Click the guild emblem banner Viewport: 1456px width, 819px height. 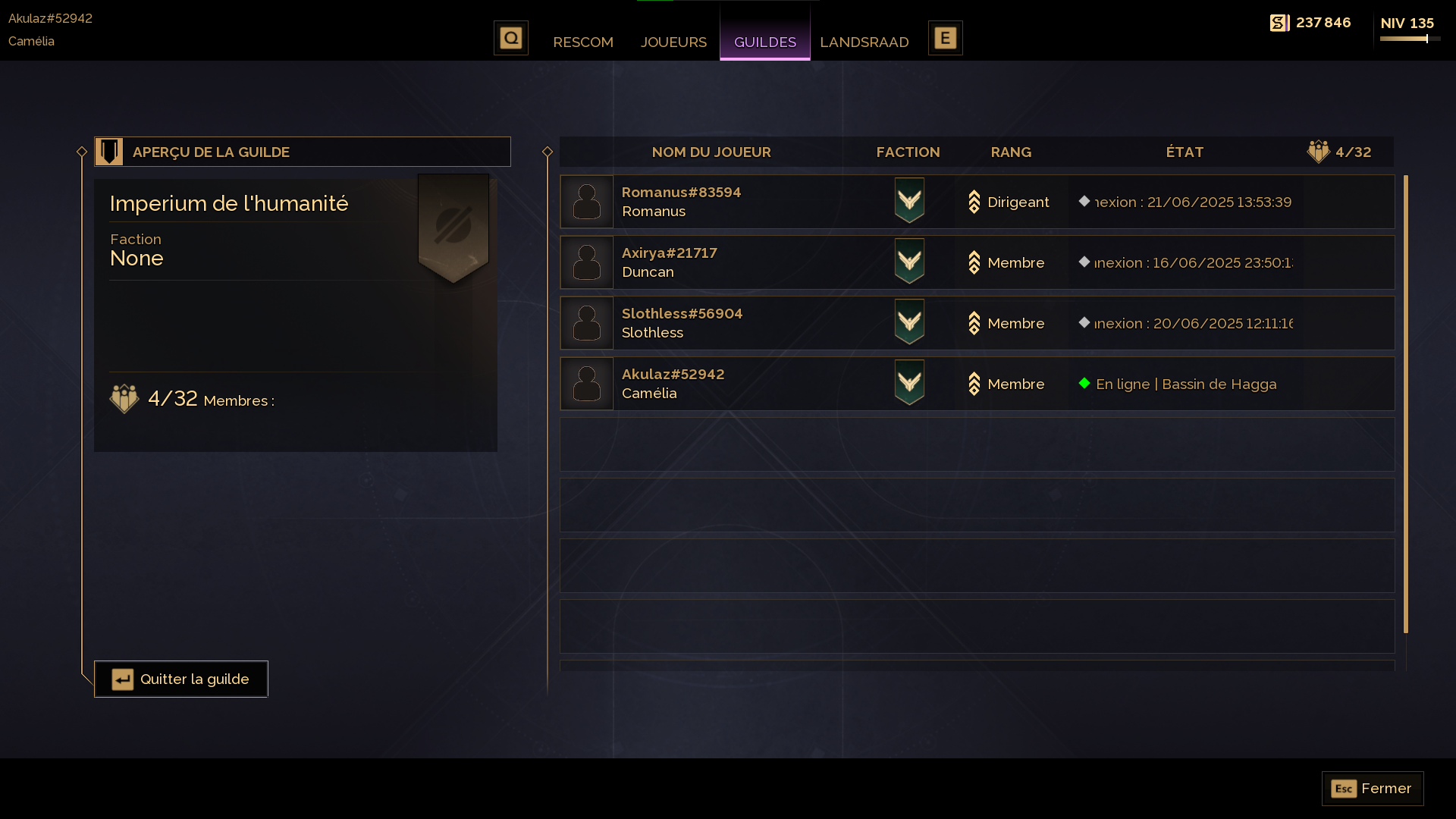point(453,227)
